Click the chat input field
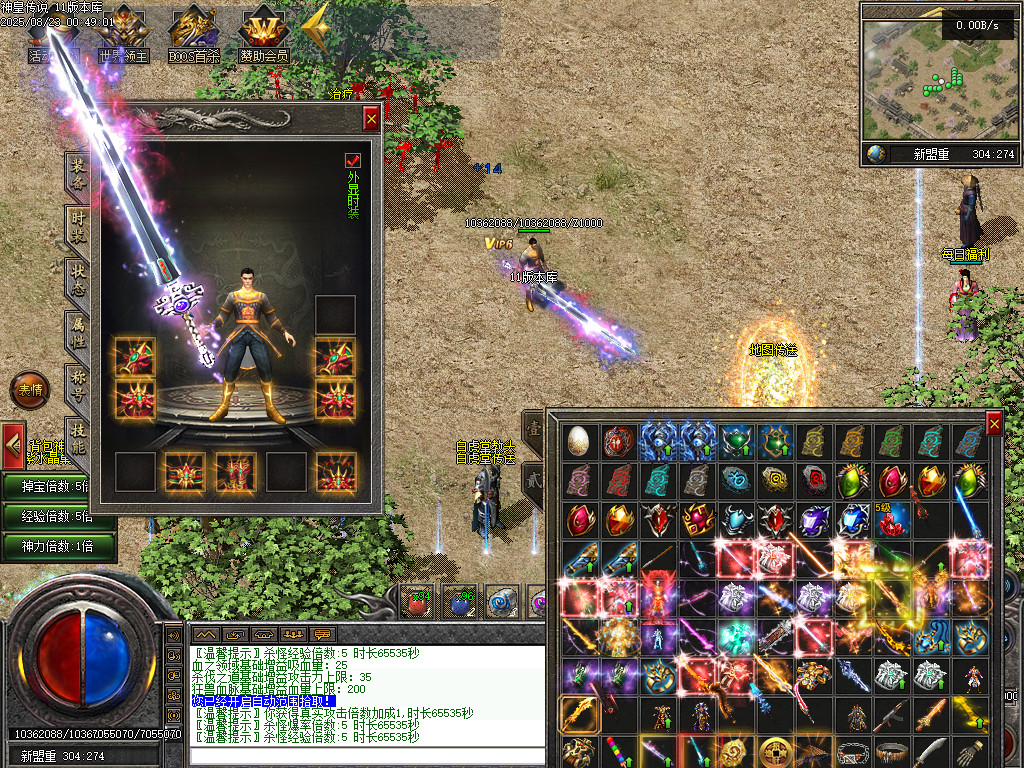 (x=367, y=755)
